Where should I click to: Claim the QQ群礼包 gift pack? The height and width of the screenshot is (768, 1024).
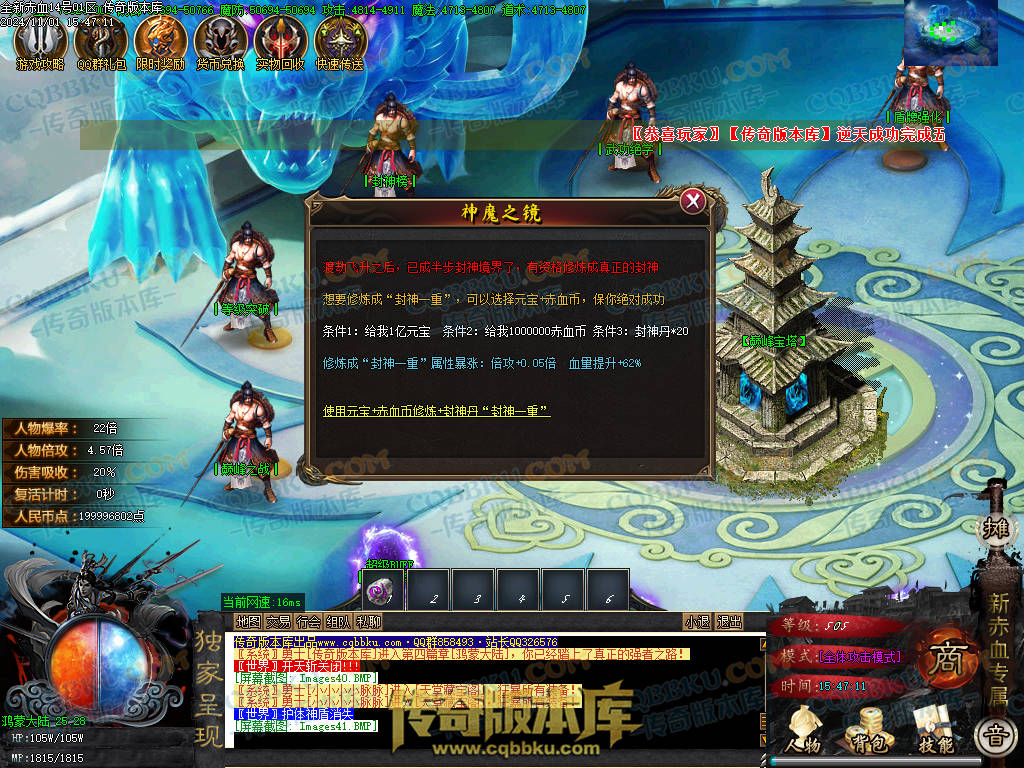(100, 43)
